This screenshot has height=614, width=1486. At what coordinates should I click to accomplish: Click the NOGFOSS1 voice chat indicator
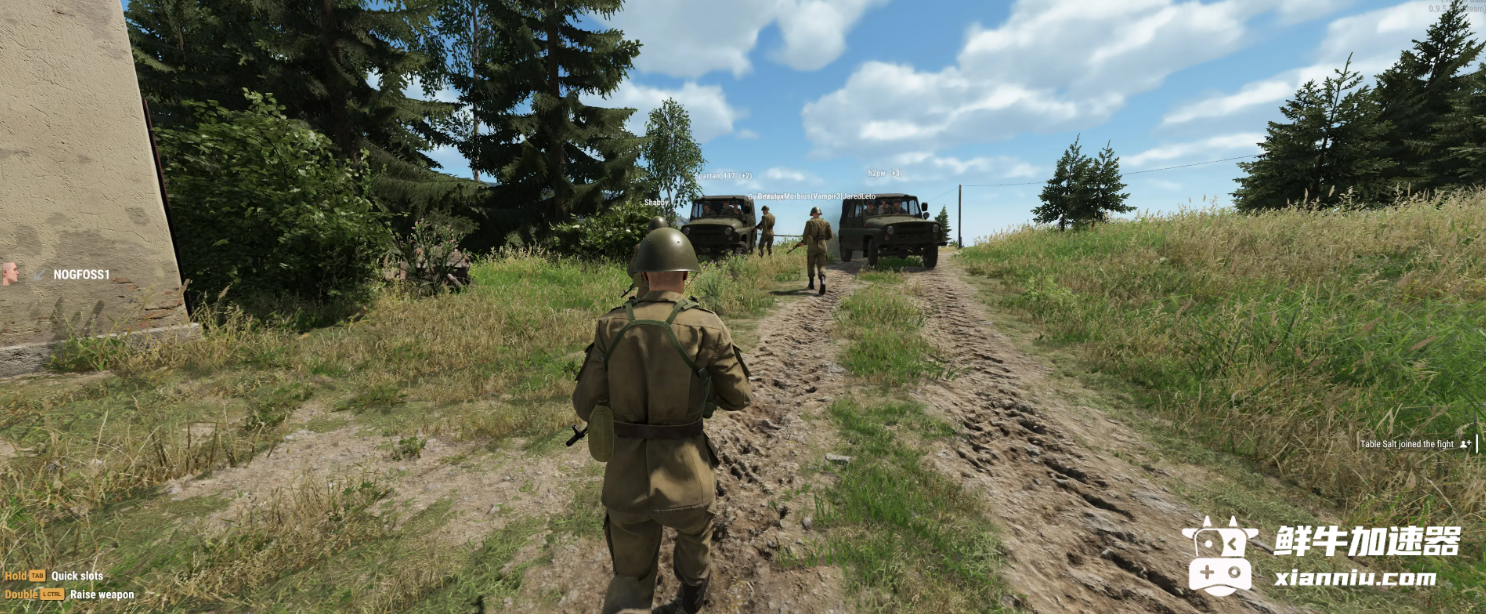pyautogui.click(x=58, y=274)
